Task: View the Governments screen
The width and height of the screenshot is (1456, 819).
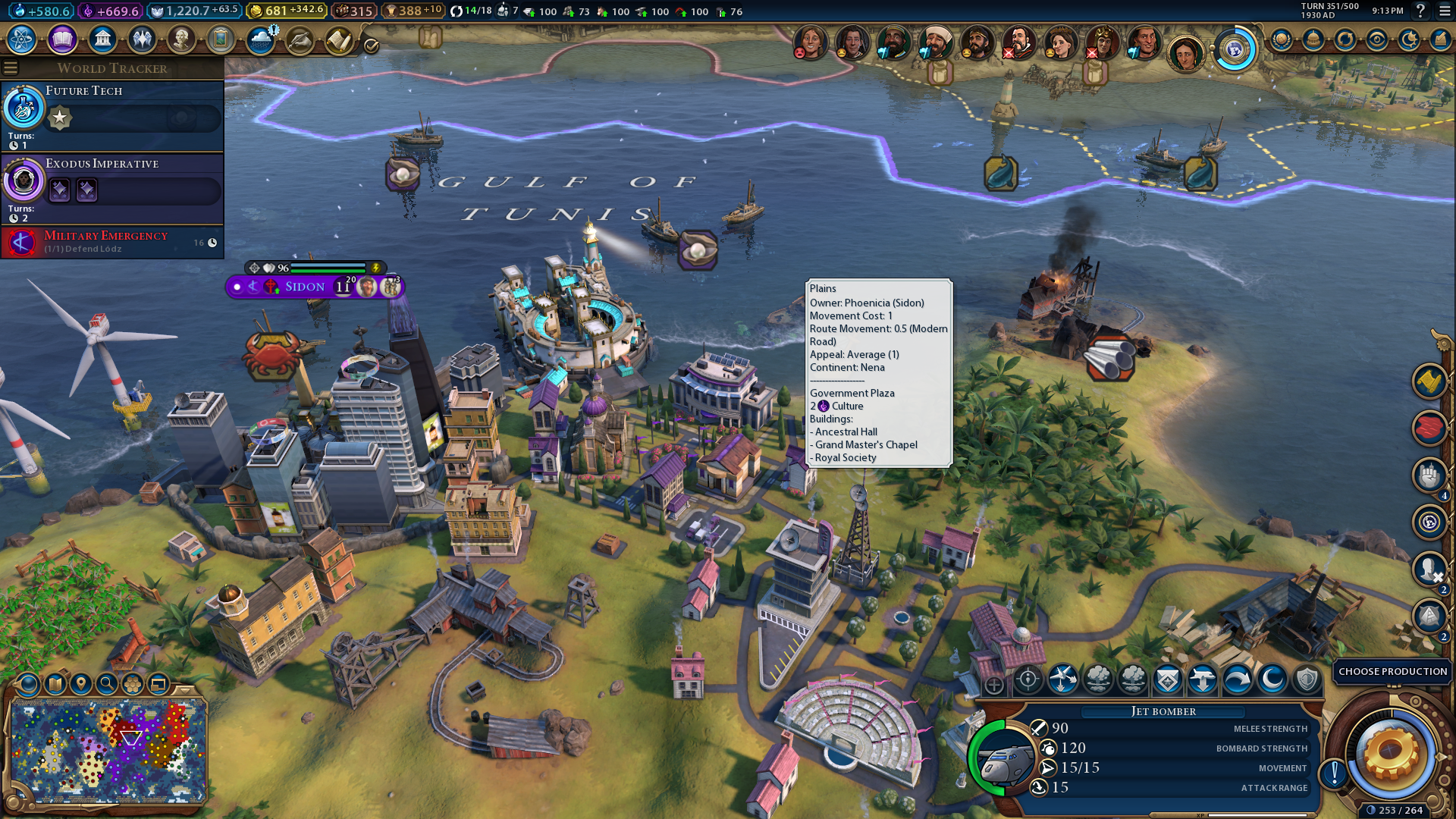Action: click(x=102, y=39)
